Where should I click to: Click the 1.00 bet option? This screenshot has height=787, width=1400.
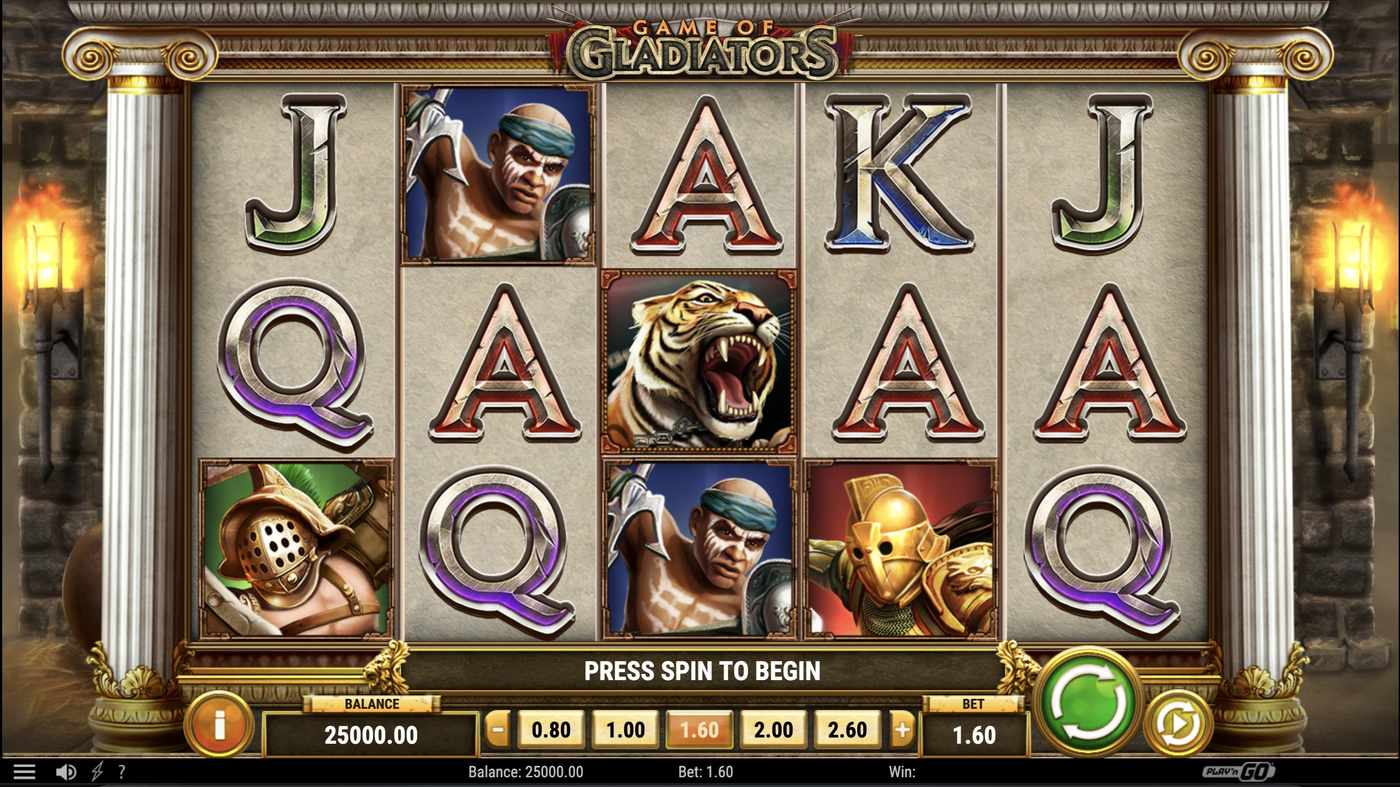[624, 729]
